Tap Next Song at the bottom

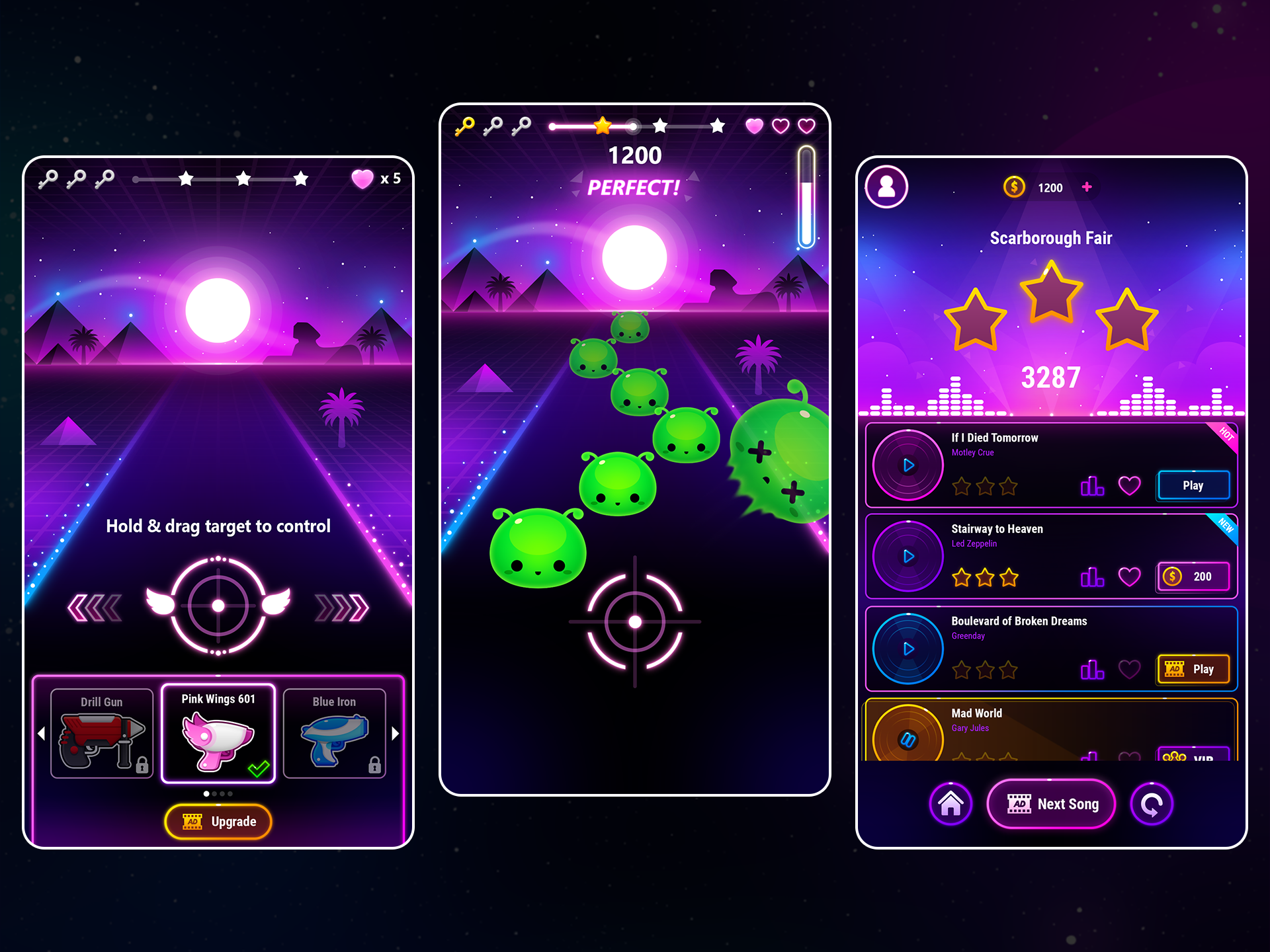[x=1051, y=804]
